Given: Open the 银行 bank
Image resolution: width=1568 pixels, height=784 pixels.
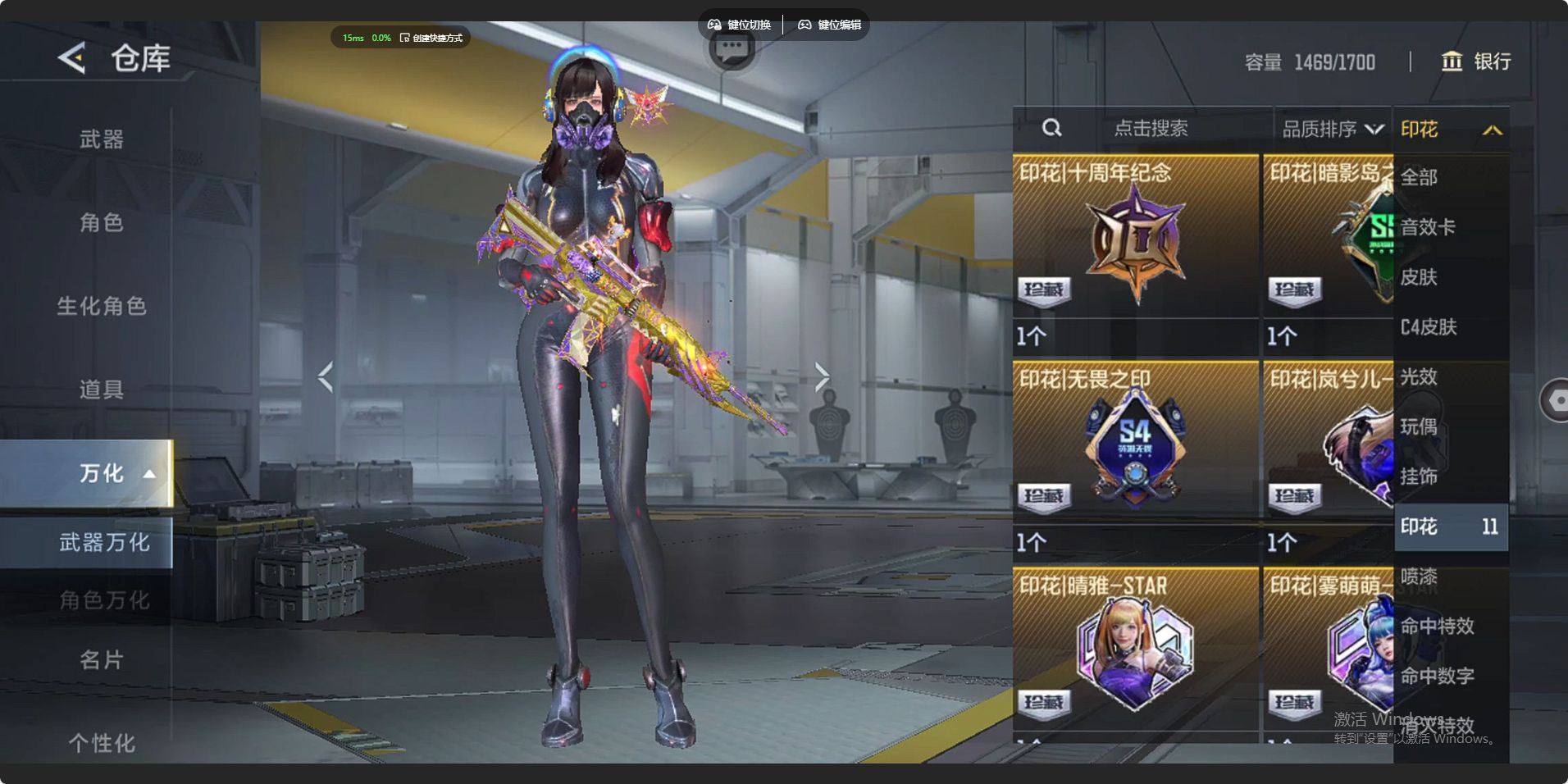Looking at the screenshot, I should point(1476,62).
